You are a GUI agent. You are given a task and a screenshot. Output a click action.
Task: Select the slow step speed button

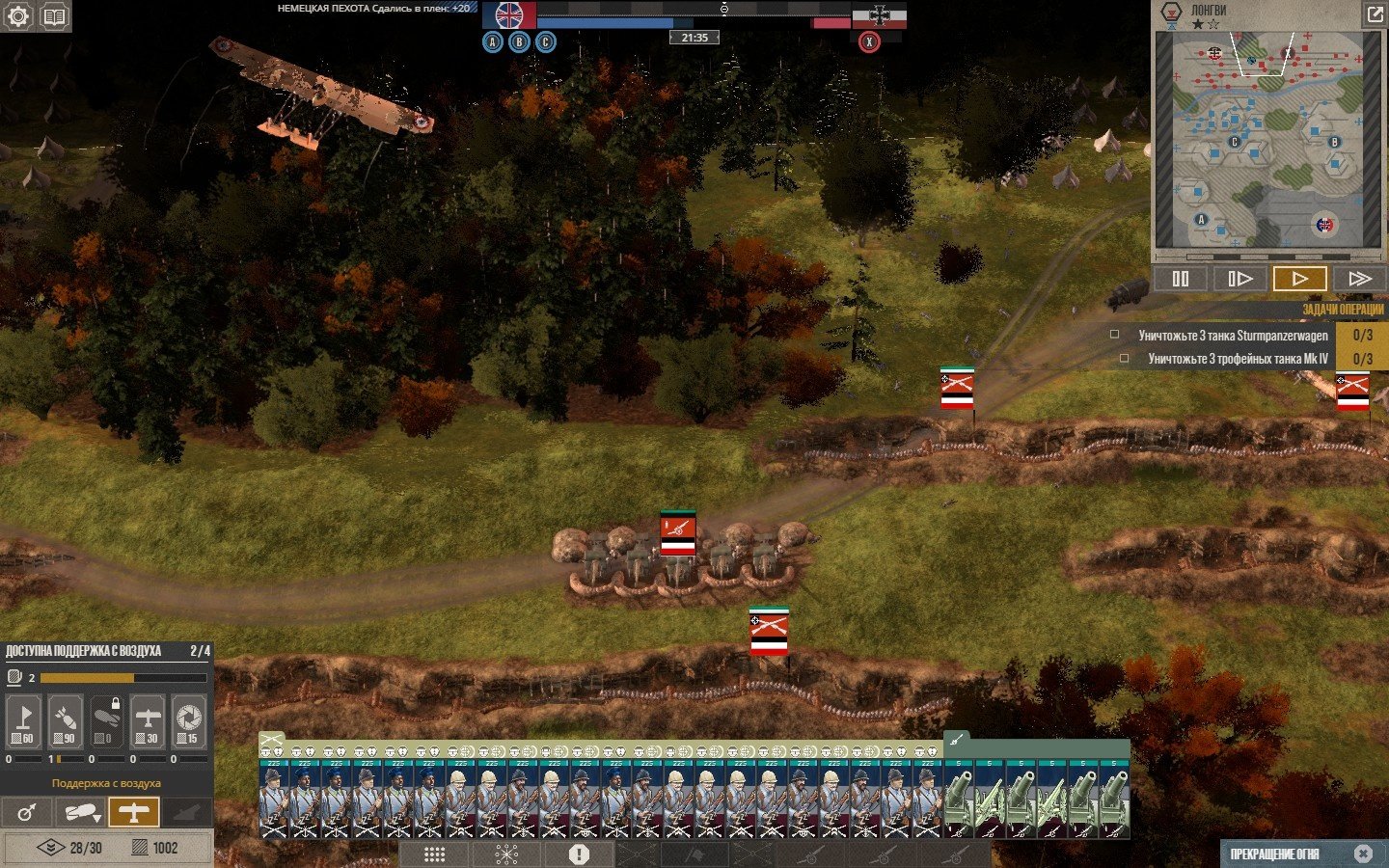(x=1239, y=279)
